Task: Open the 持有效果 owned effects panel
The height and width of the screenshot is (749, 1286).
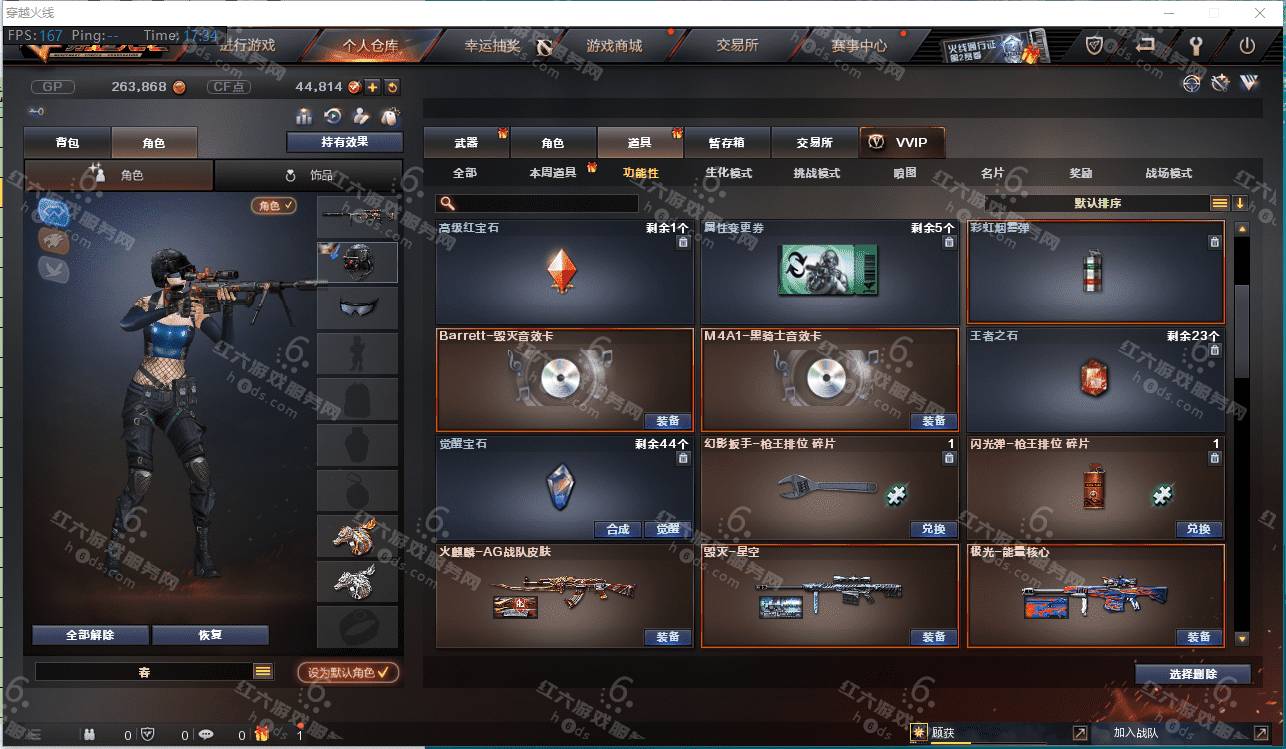Action: (344, 142)
